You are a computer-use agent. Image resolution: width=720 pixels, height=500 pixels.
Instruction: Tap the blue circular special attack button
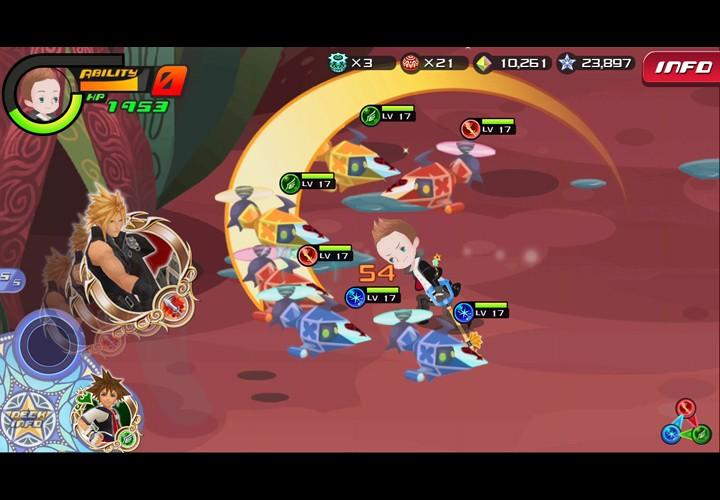pyautogui.click(x=48, y=343)
